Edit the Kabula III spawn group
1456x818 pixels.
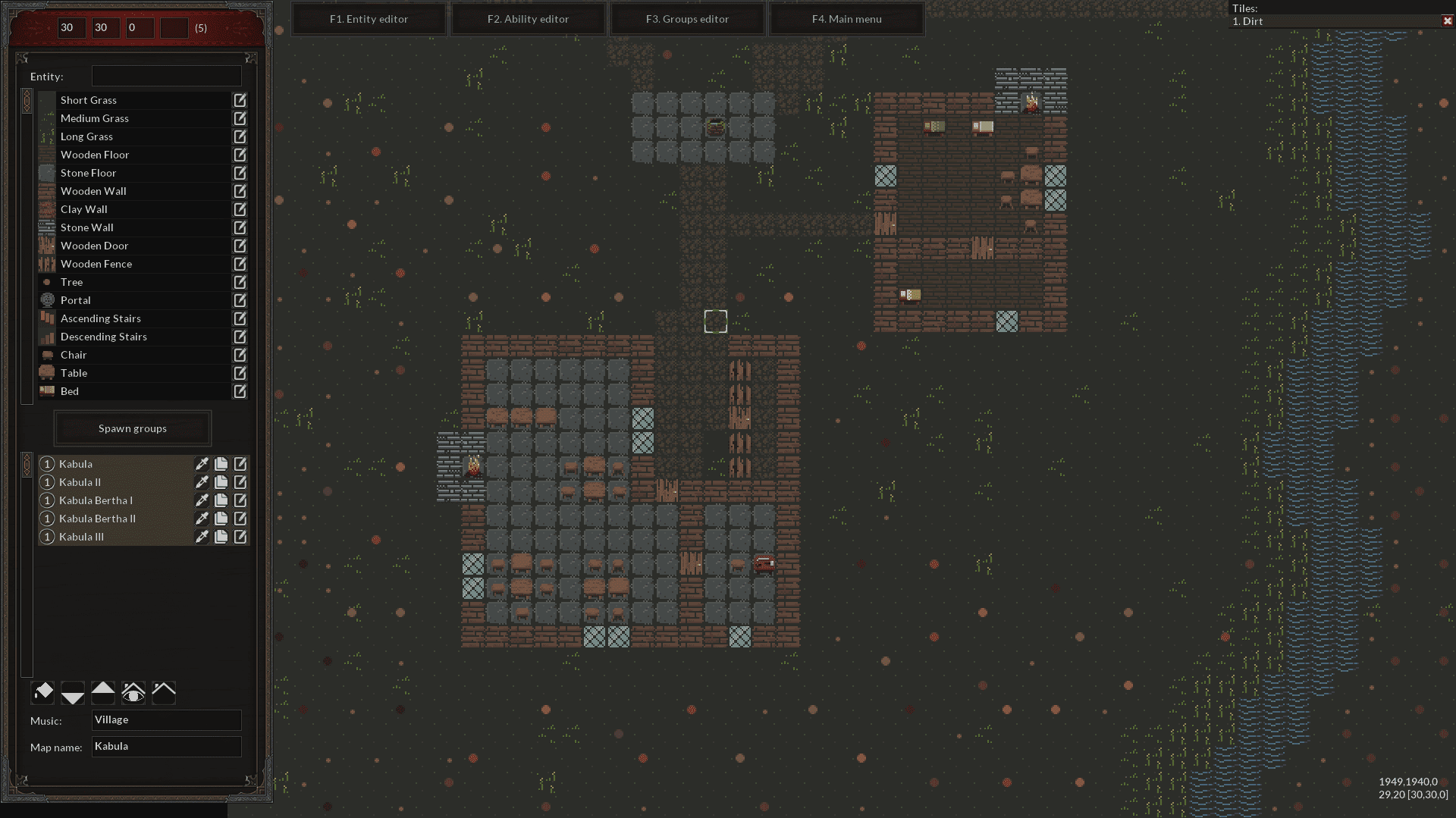[x=240, y=537]
